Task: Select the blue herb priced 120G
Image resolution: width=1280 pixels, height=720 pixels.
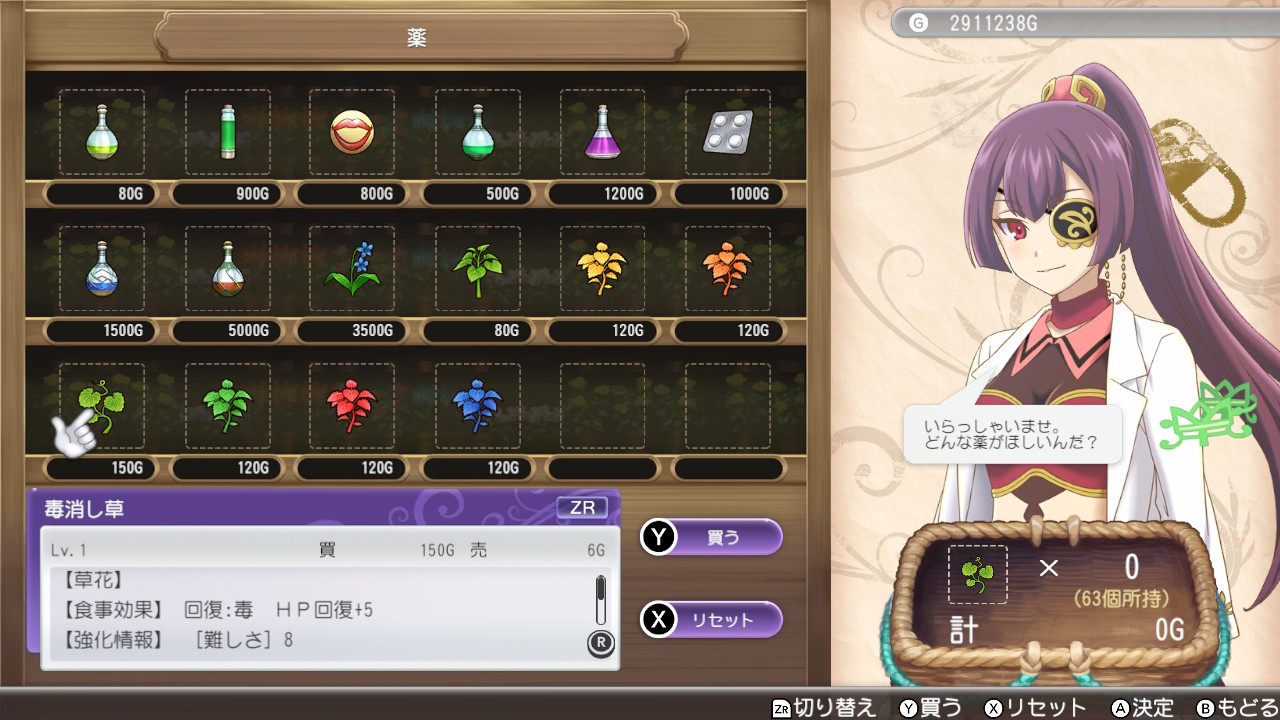Action: click(477, 407)
